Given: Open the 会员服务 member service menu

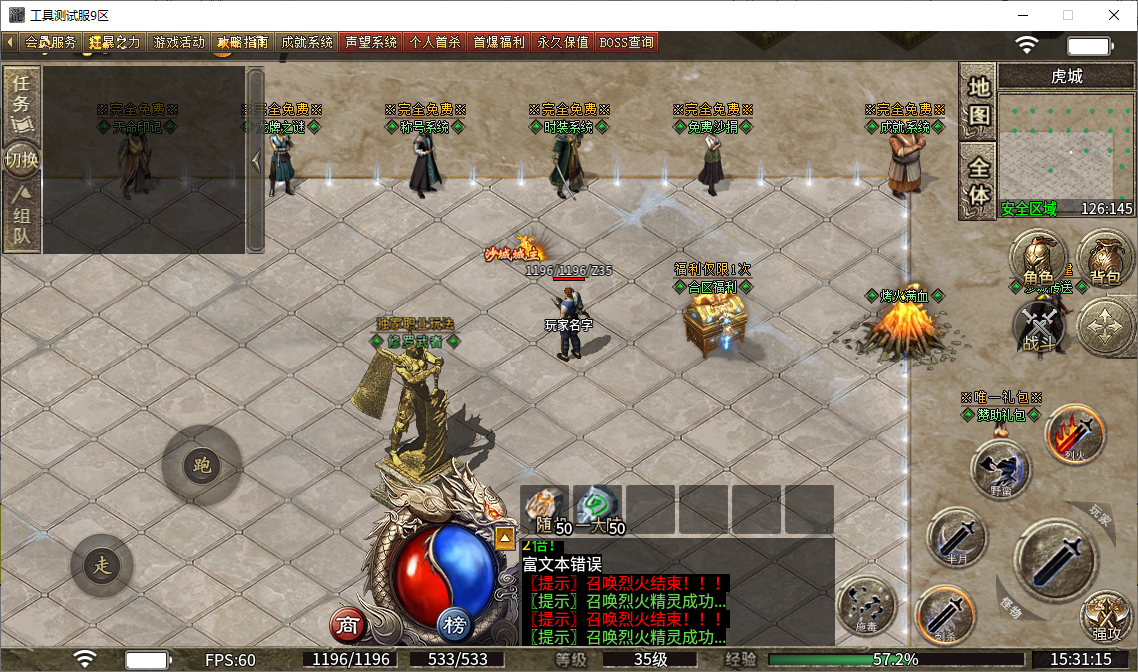Looking at the screenshot, I should point(49,42).
